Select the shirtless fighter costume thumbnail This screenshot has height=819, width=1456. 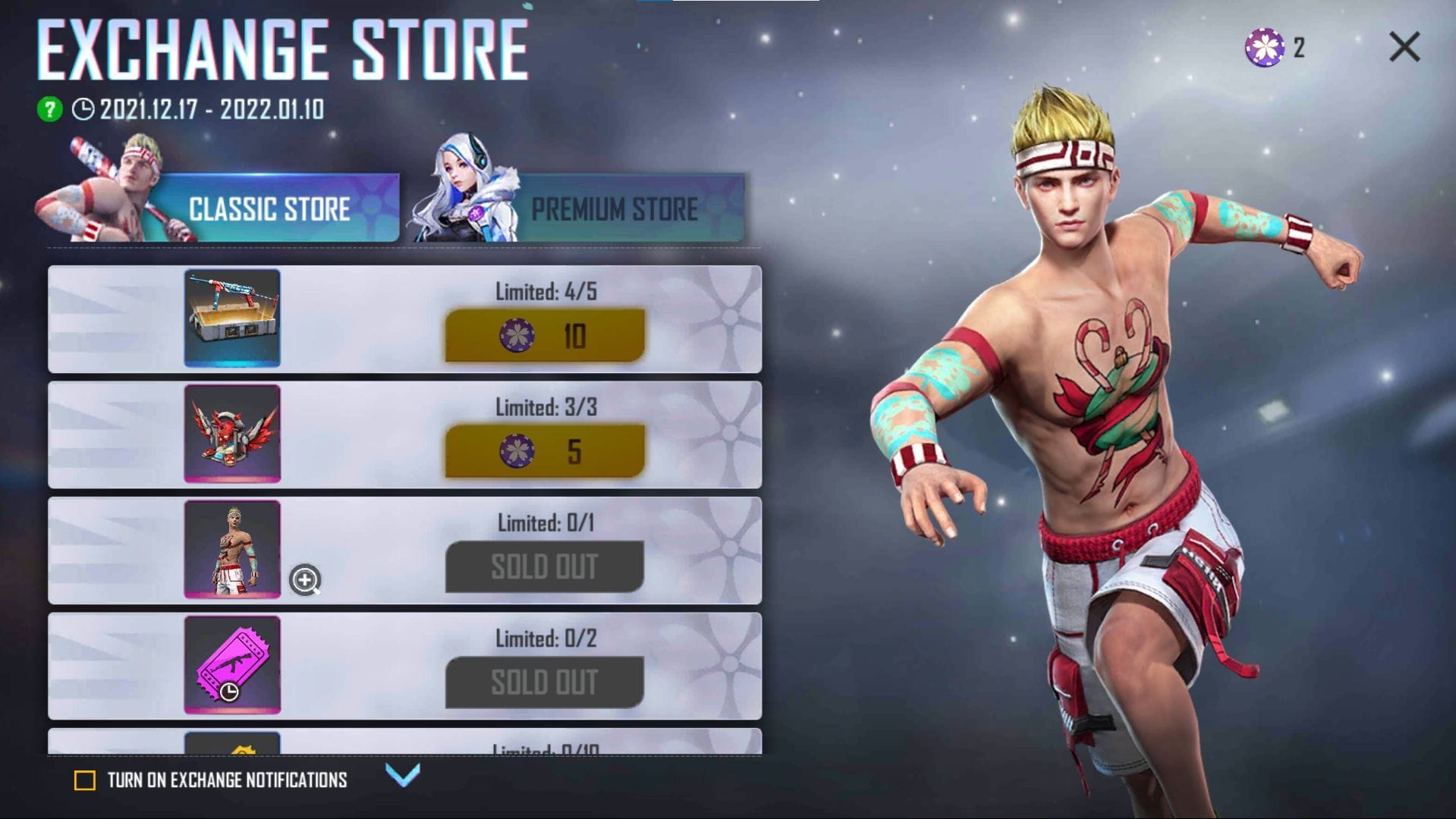pos(232,549)
